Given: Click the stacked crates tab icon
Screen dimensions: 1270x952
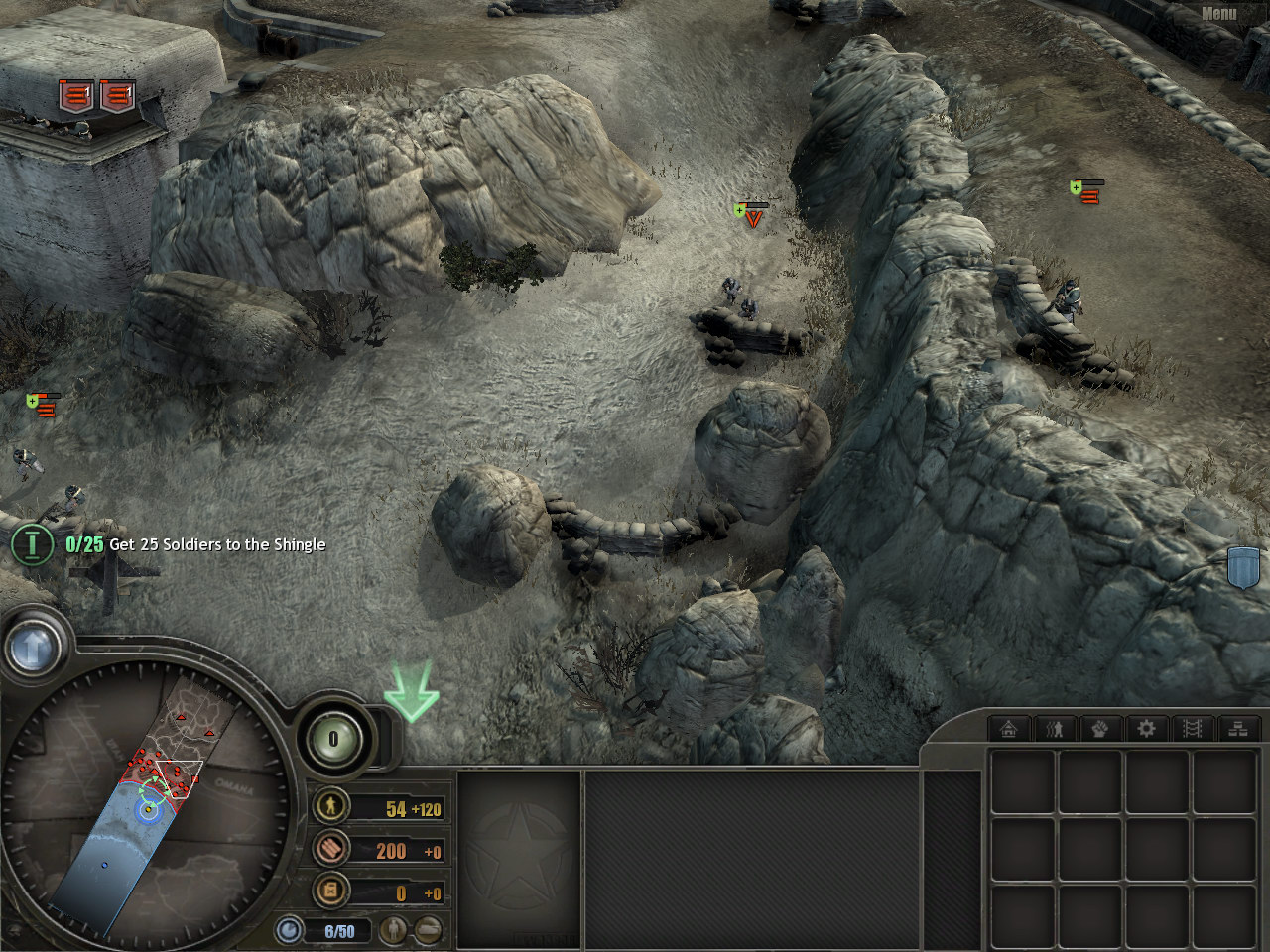Looking at the screenshot, I should [1238, 729].
